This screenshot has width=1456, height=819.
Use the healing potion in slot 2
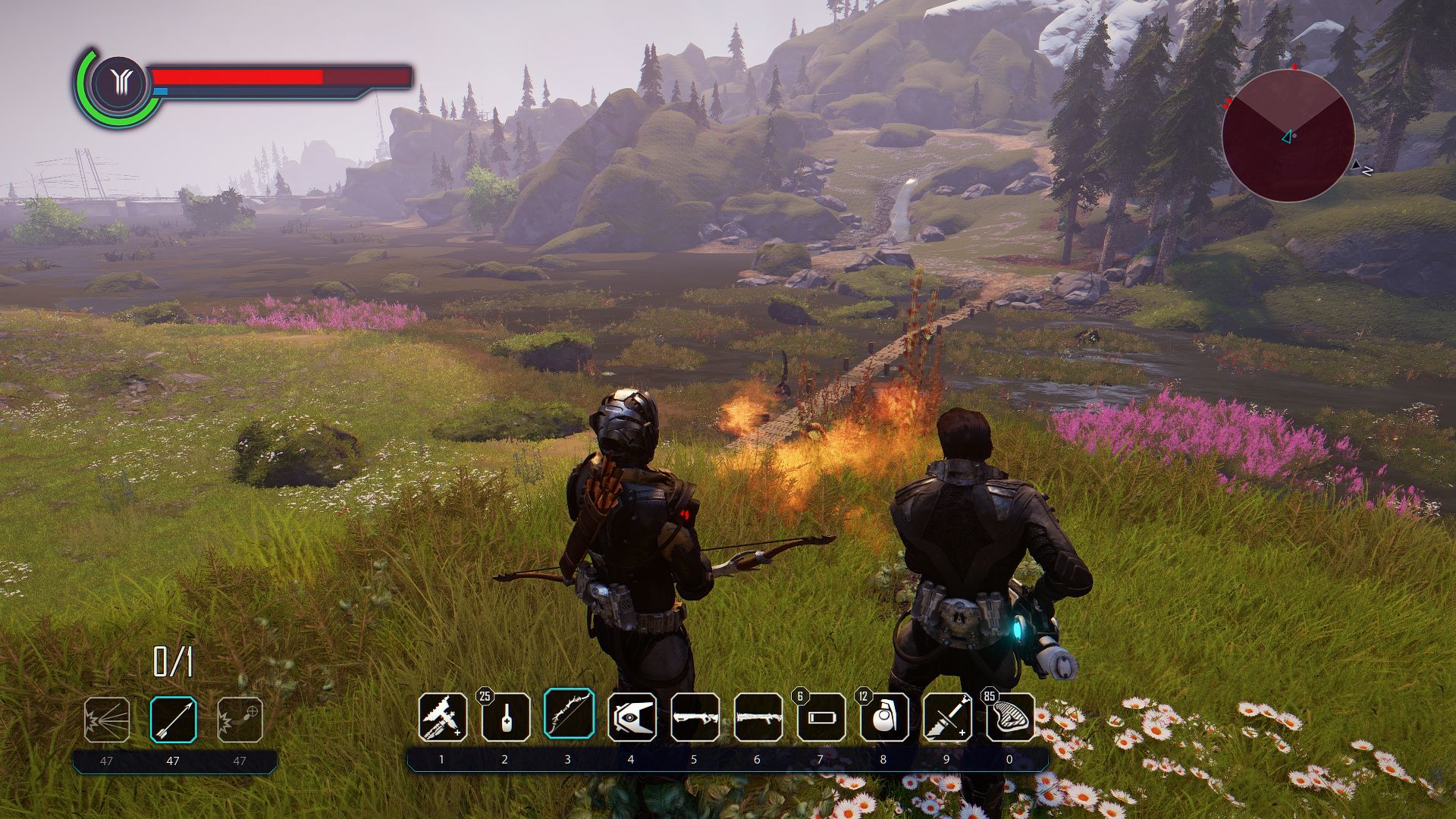[x=505, y=717]
